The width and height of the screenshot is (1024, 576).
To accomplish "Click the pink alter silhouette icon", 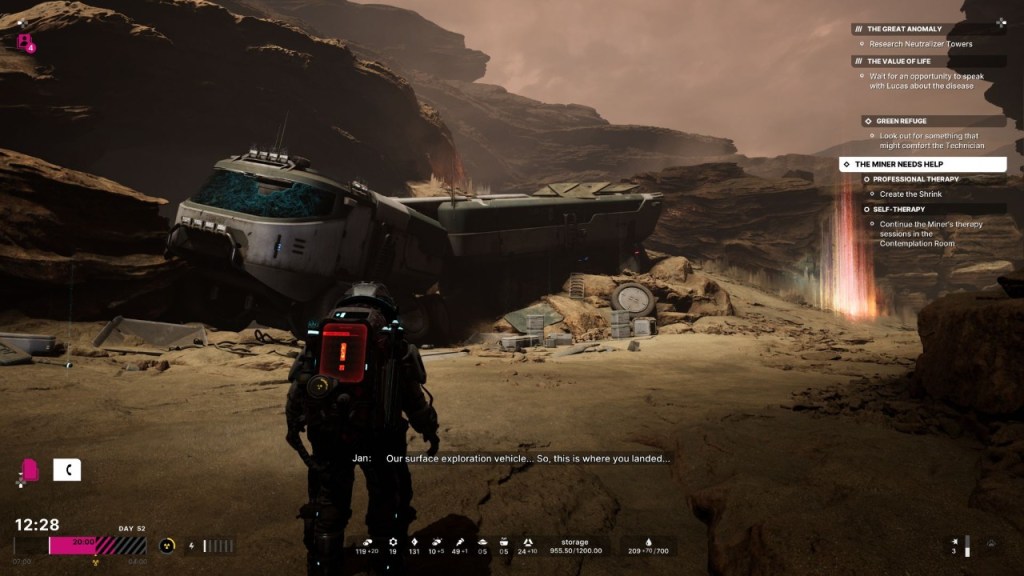I will point(30,469).
